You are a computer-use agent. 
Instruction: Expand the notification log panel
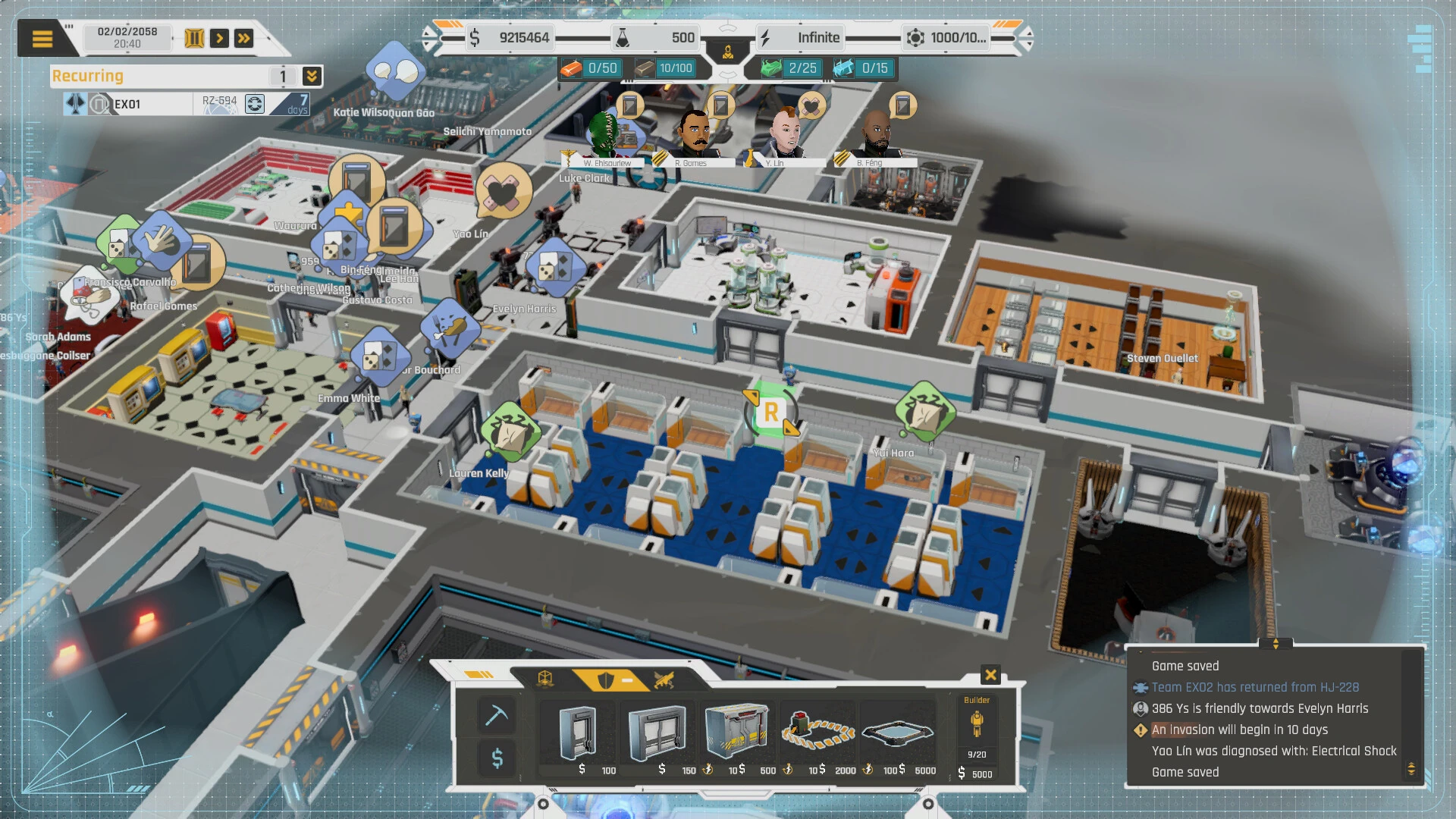pos(1277,643)
